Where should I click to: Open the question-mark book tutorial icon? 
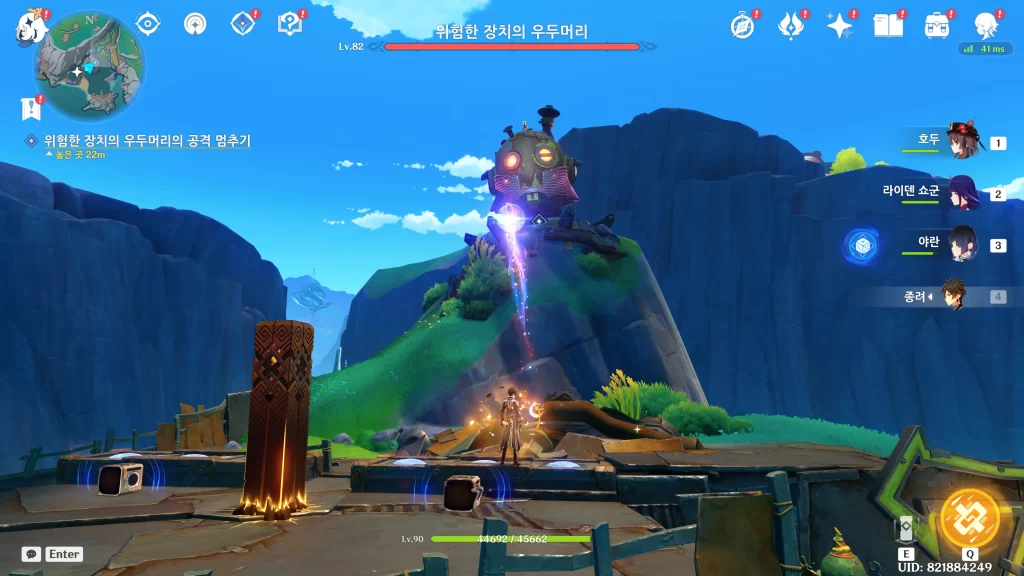(x=290, y=23)
